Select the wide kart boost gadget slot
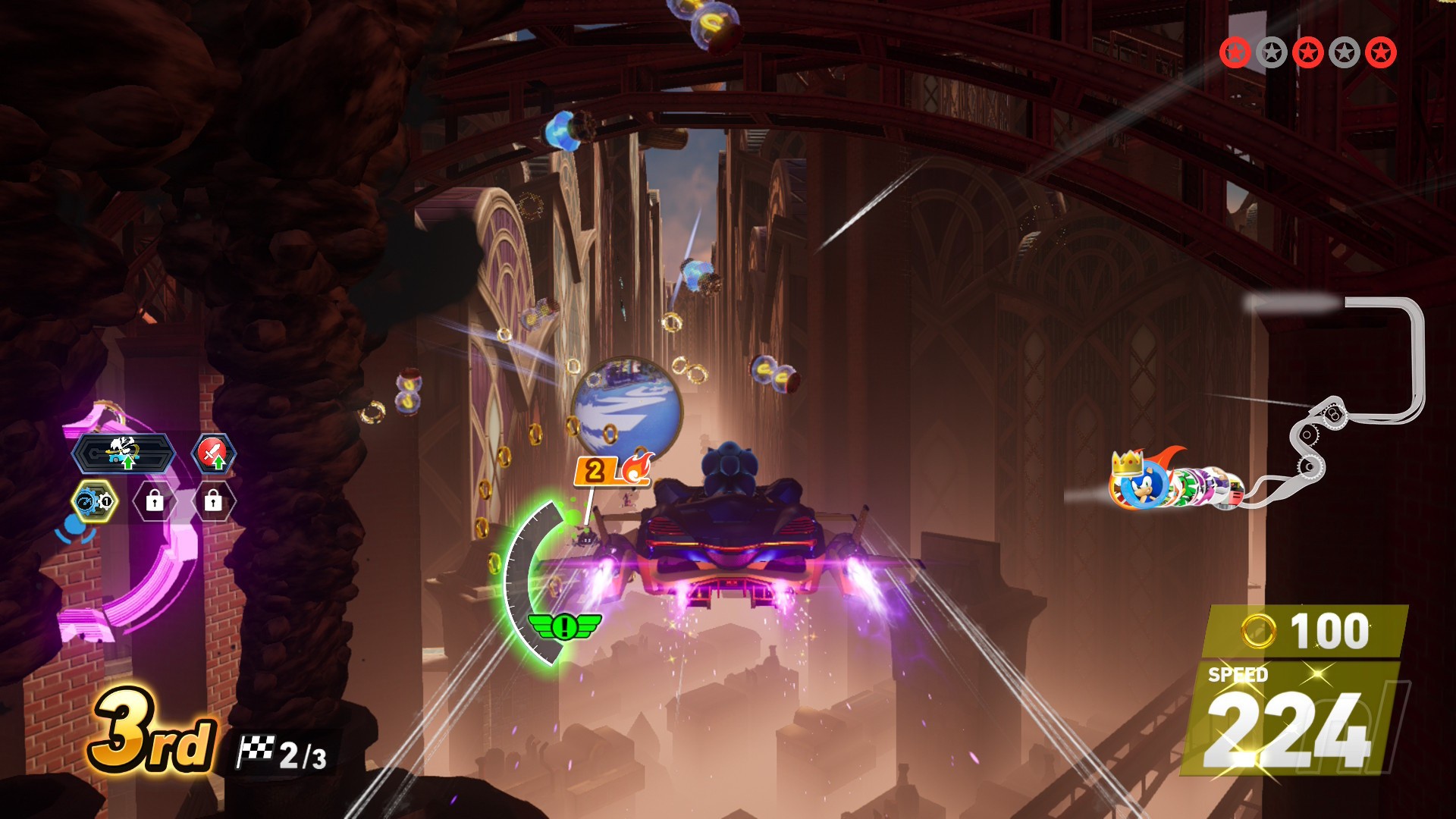Image resolution: width=1456 pixels, height=819 pixels. point(124,453)
